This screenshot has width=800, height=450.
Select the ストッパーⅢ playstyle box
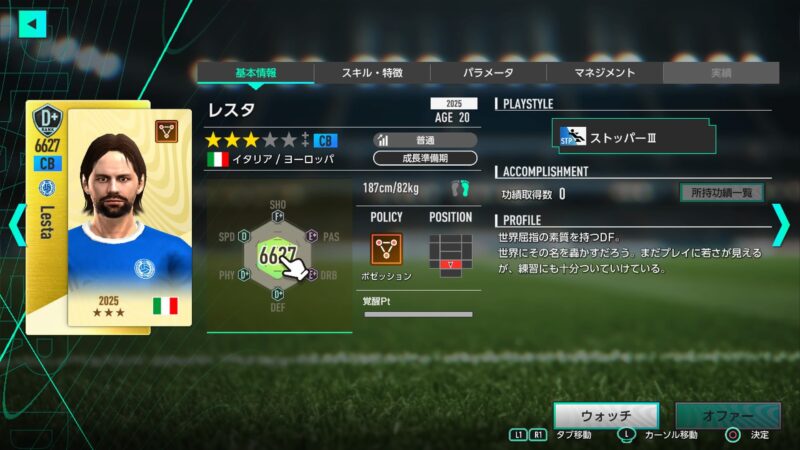point(636,136)
